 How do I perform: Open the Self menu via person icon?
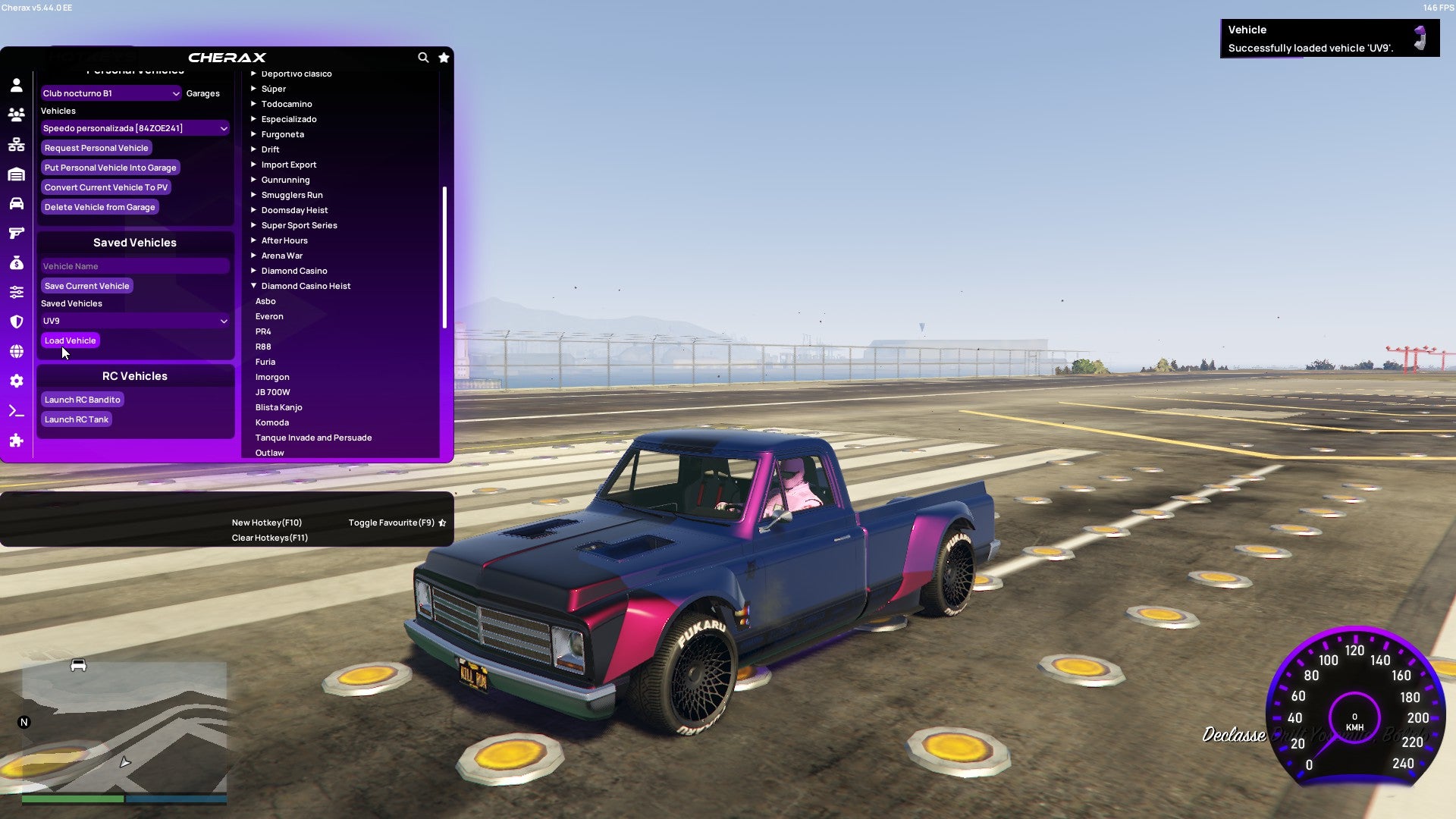click(x=17, y=85)
